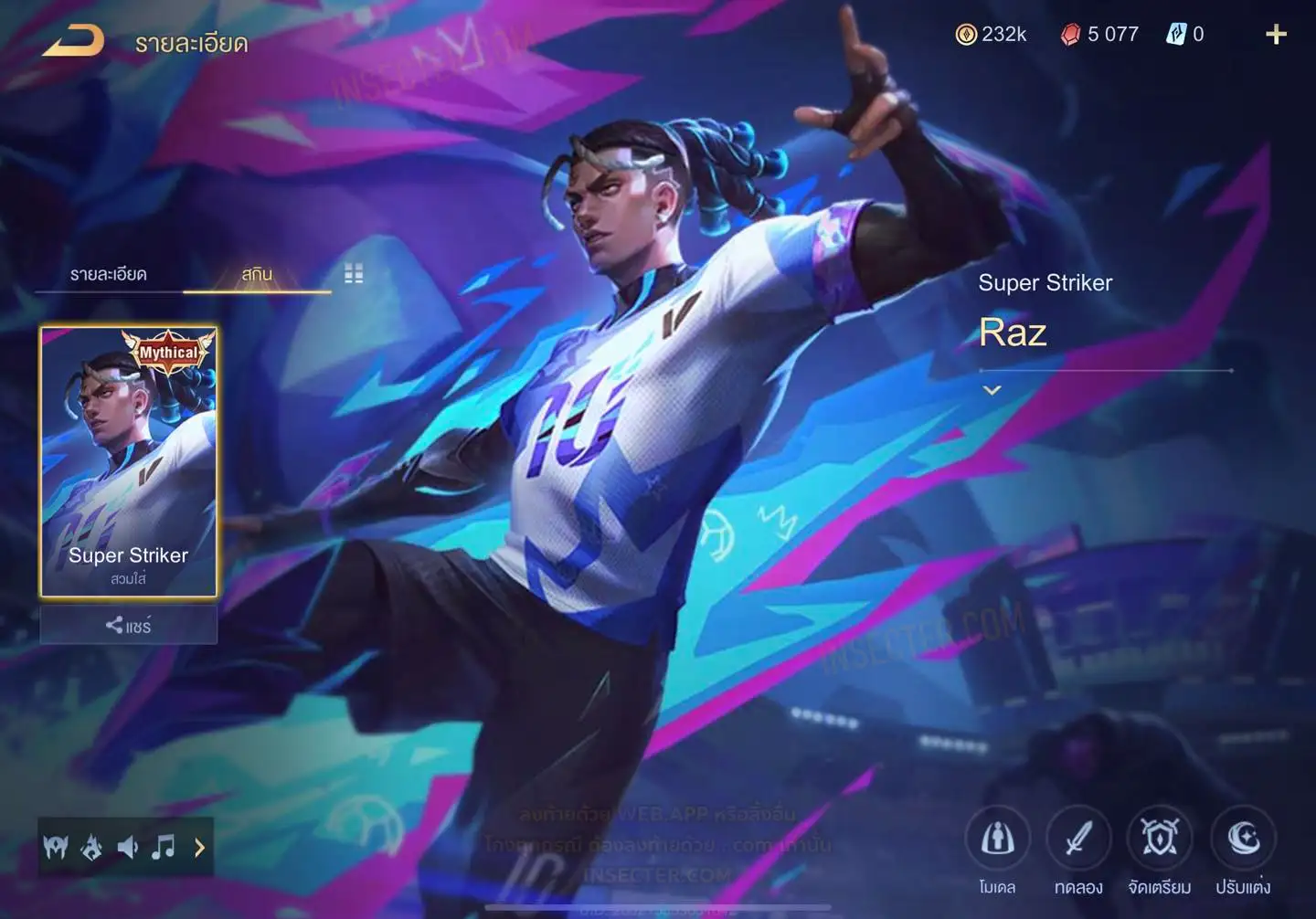Share the skin with the แชร์ button

click(x=129, y=626)
